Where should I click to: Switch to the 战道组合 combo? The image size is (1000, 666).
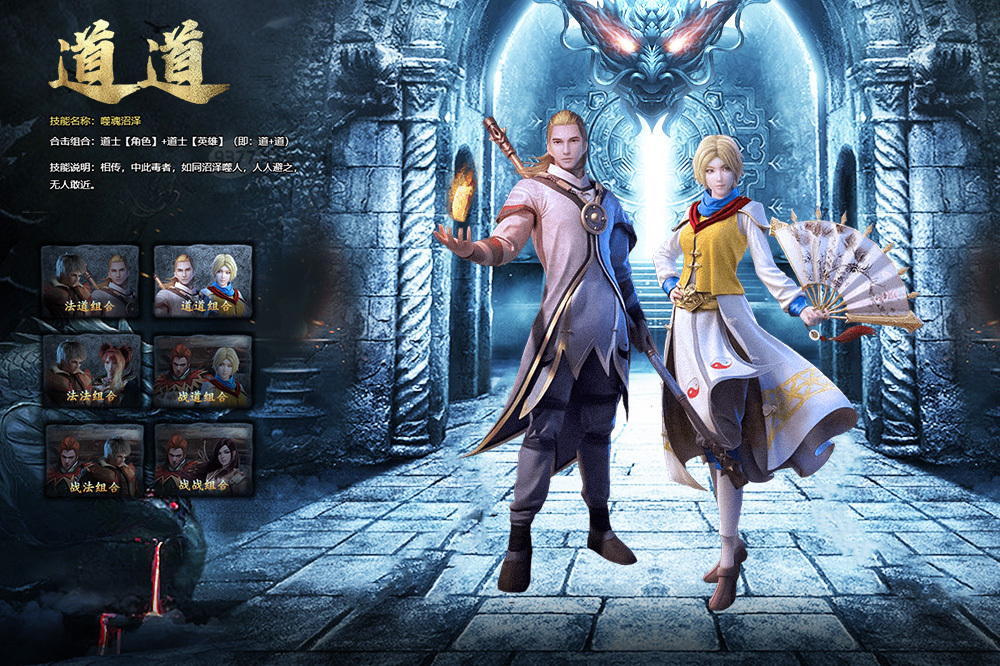pos(203,371)
